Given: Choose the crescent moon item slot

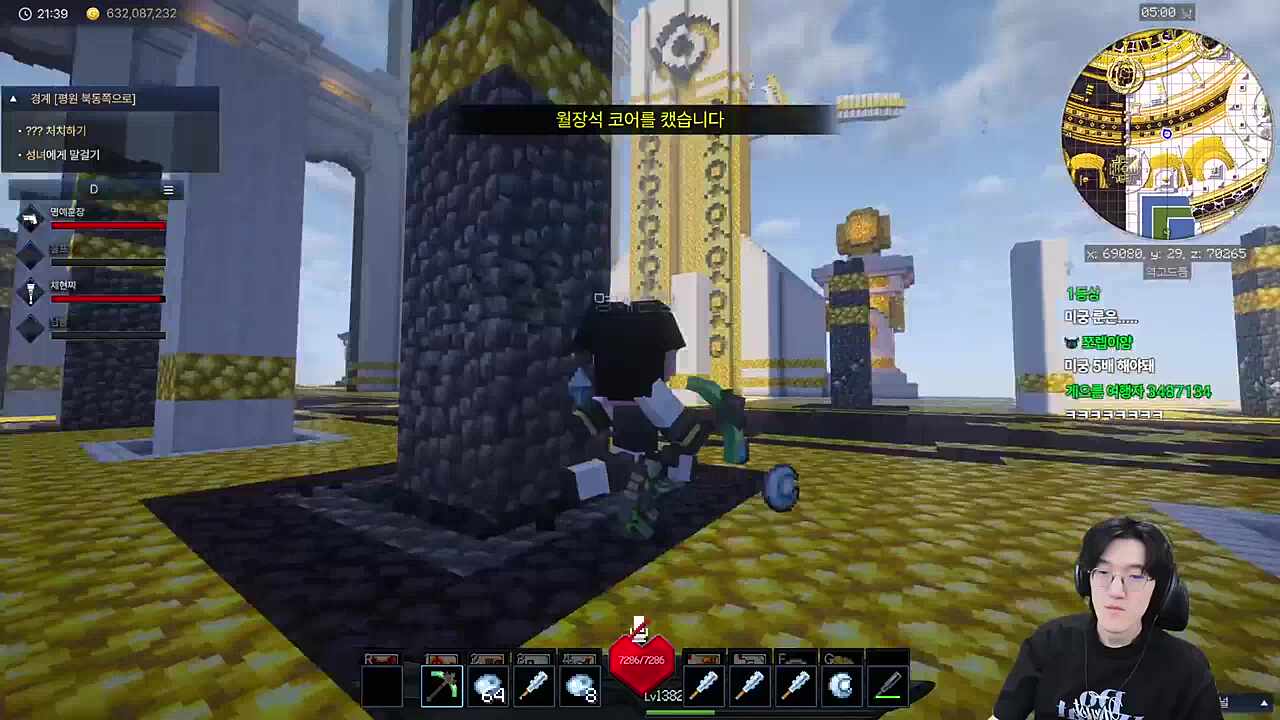Looking at the screenshot, I should pyautogui.click(x=842, y=686).
